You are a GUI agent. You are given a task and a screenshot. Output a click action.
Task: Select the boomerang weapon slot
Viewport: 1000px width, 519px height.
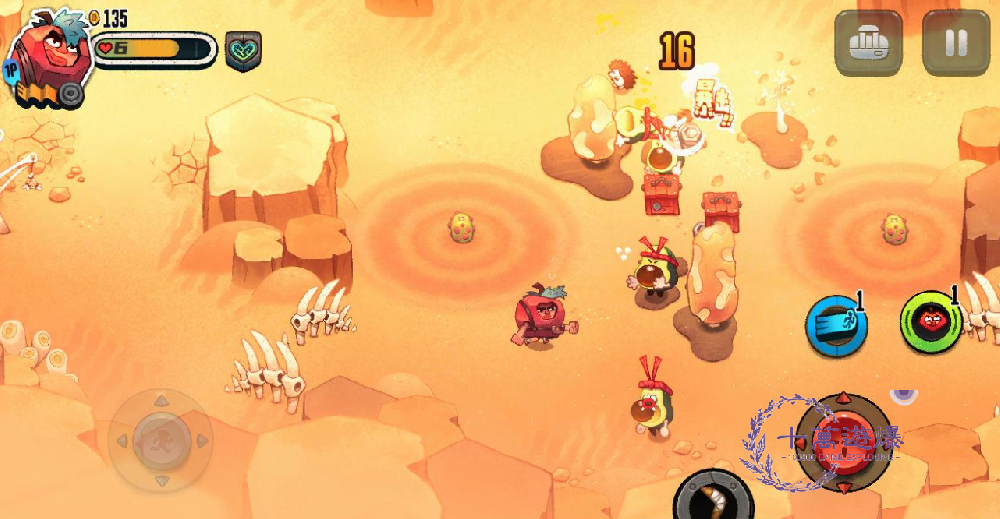713,495
